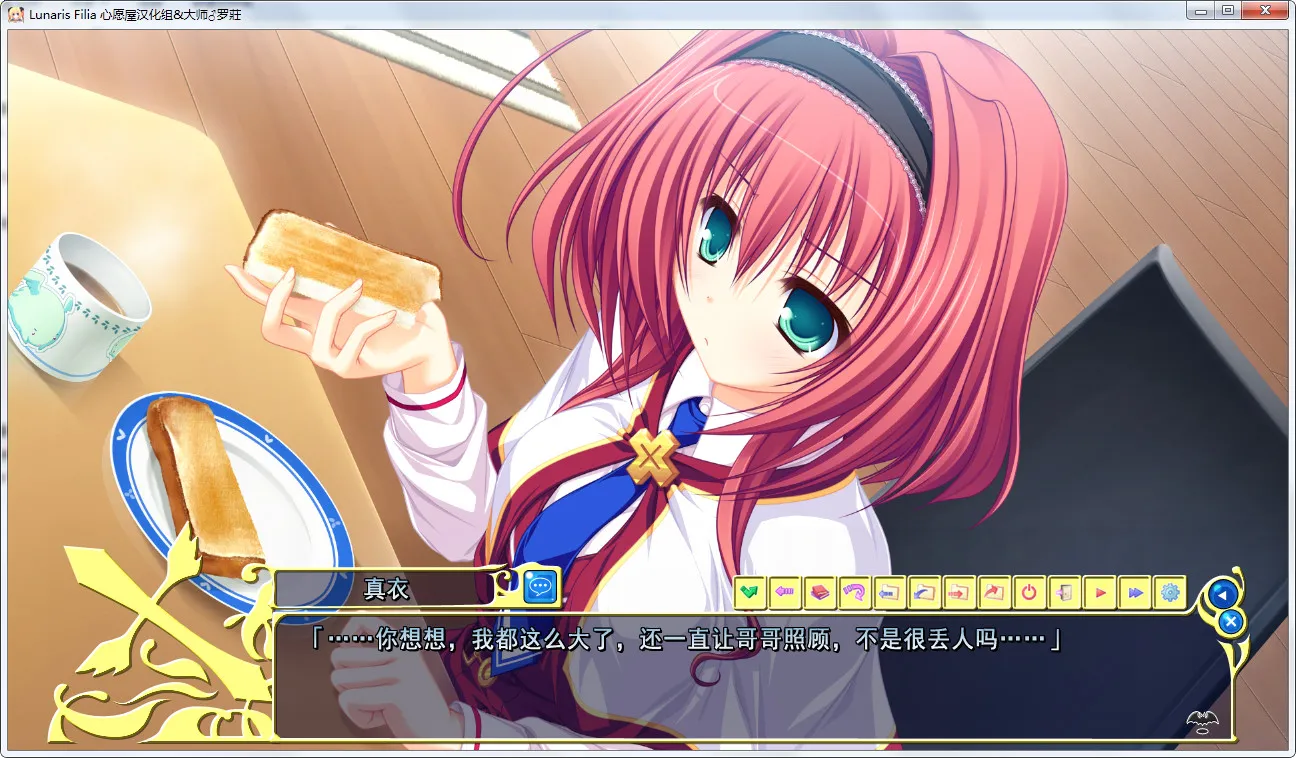Screen dimensions: 1296x758
Task: Click the folder with red right arrow
Action: coord(959,593)
